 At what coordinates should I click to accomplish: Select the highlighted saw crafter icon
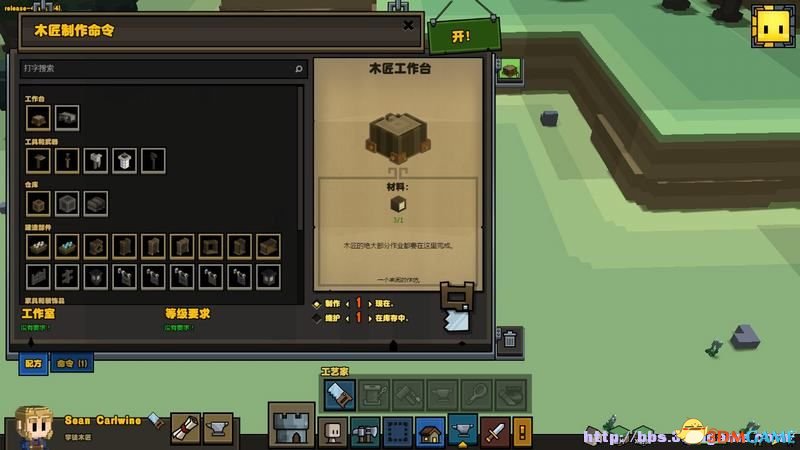point(339,394)
